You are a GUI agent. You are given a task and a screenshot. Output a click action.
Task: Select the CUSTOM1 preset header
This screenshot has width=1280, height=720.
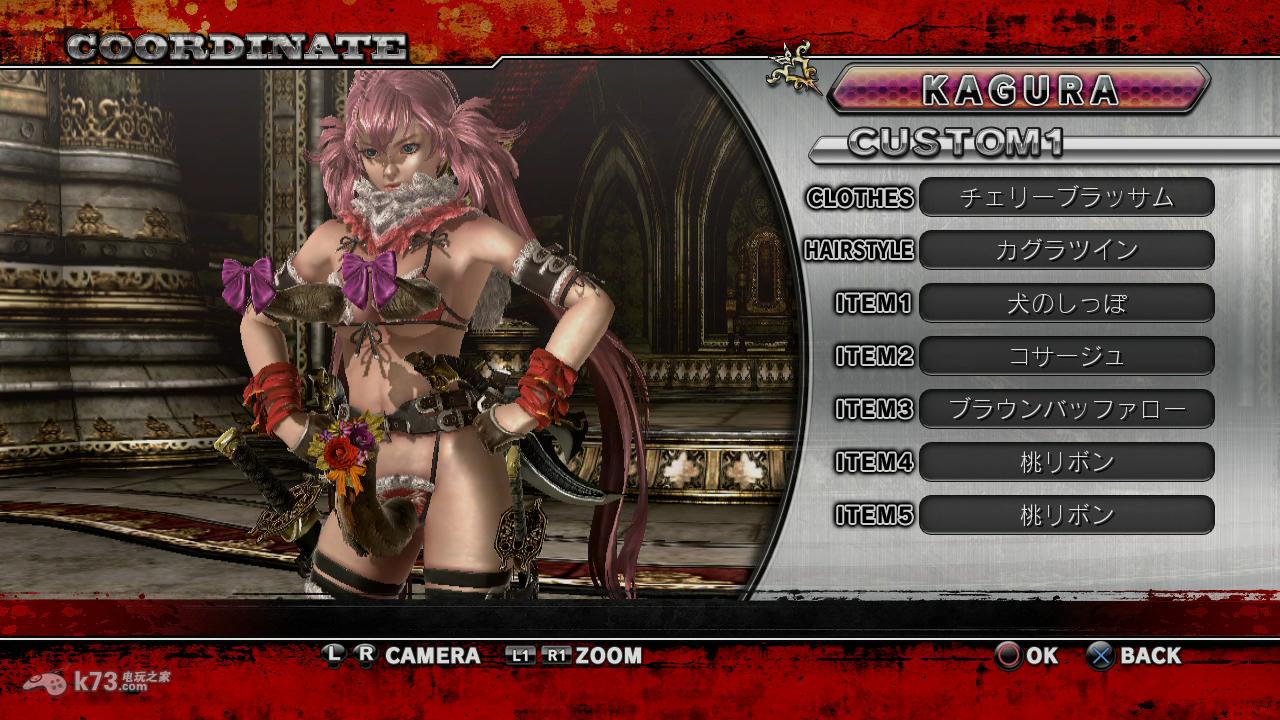tap(955, 143)
